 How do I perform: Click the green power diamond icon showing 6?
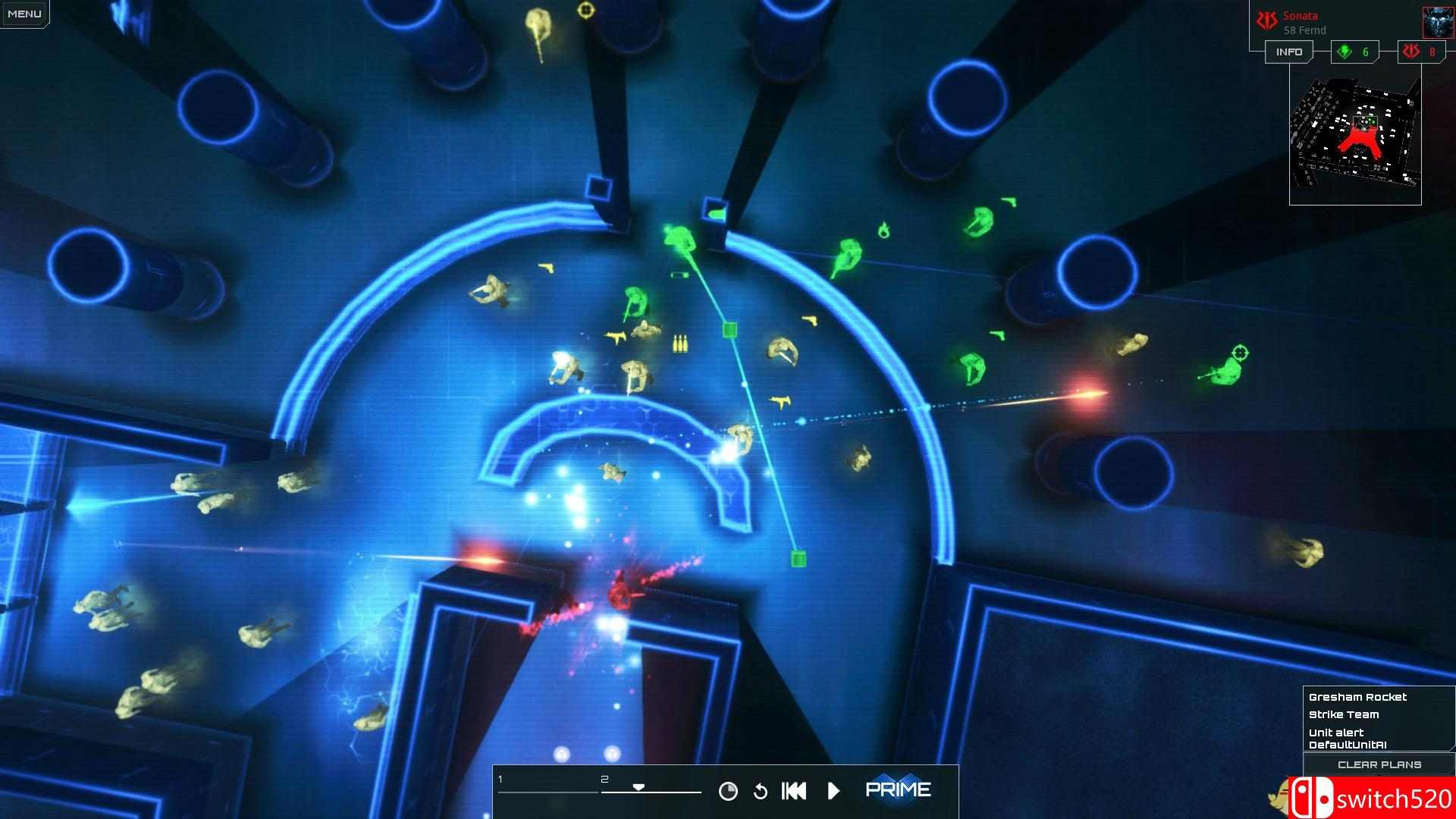[1346, 52]
